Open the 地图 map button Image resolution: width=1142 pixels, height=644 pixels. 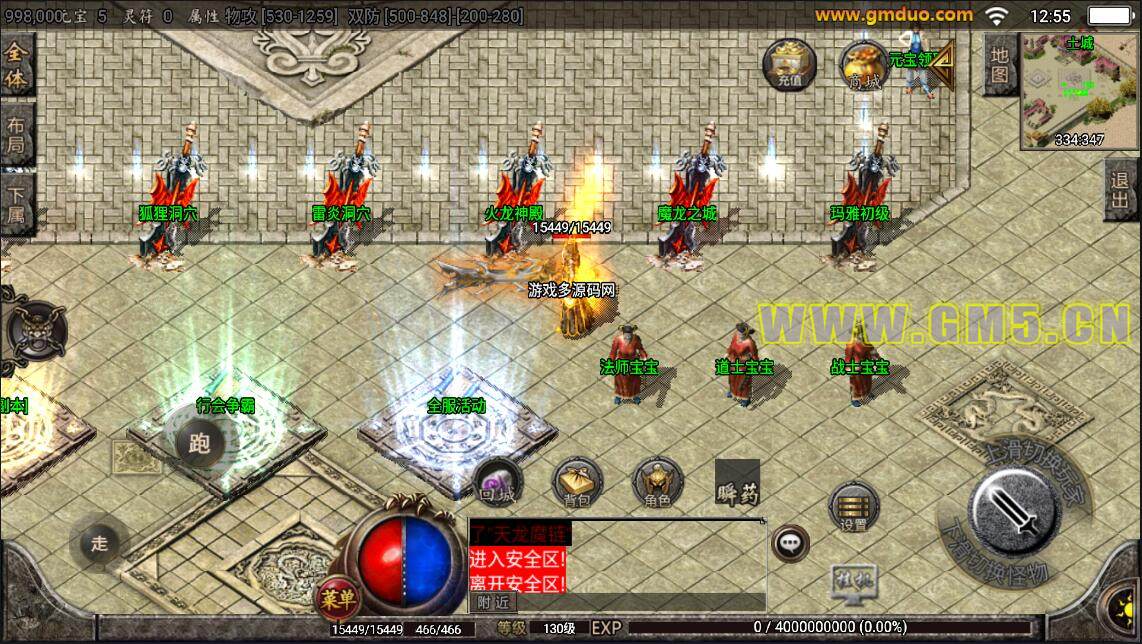point(999,66)
